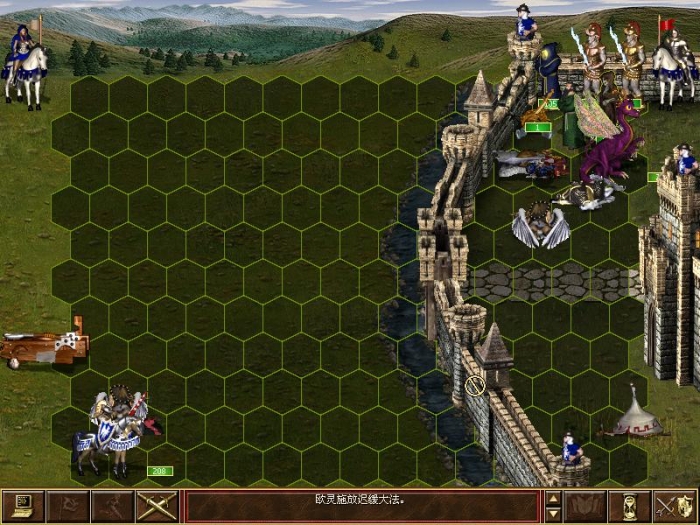Click the log's down arrow

coord(553,515)
